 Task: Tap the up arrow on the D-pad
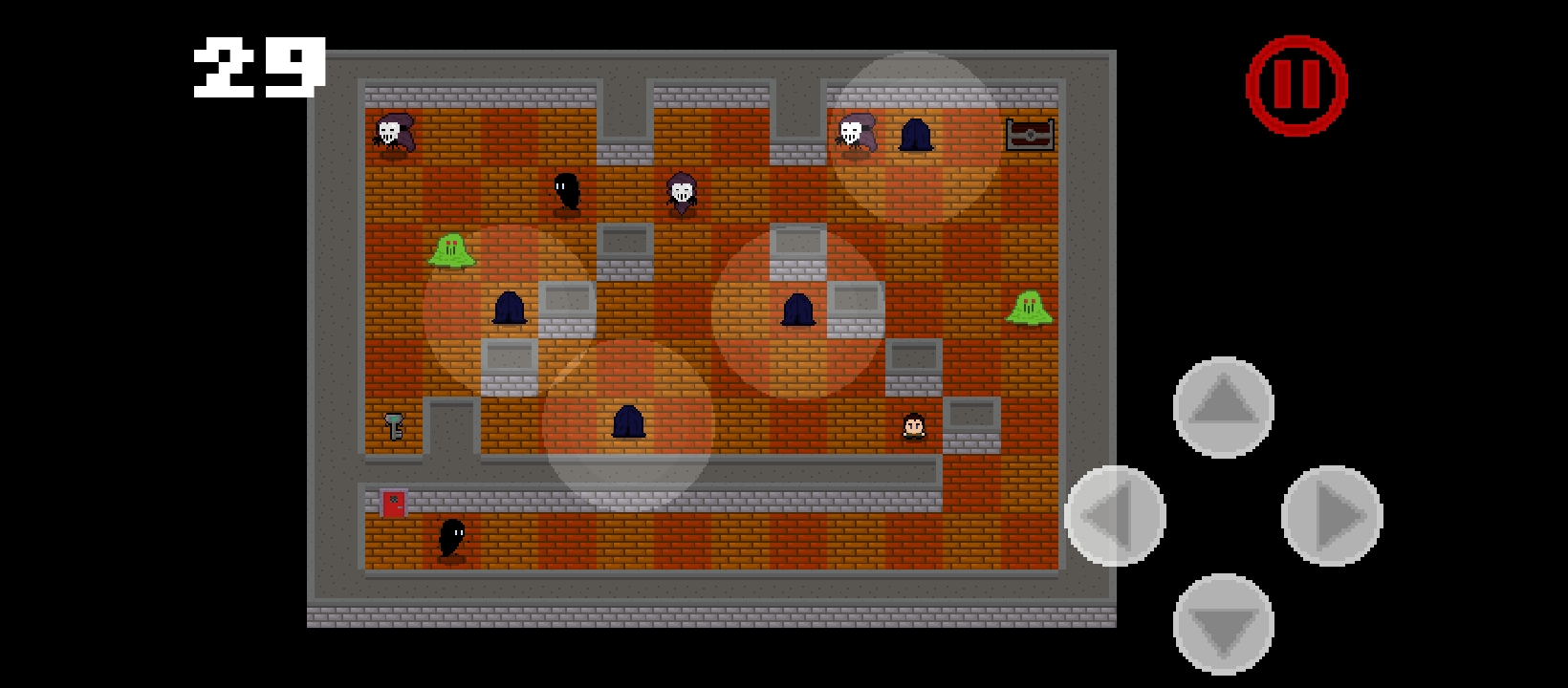pyautogui.click(x=1223, y=409)
